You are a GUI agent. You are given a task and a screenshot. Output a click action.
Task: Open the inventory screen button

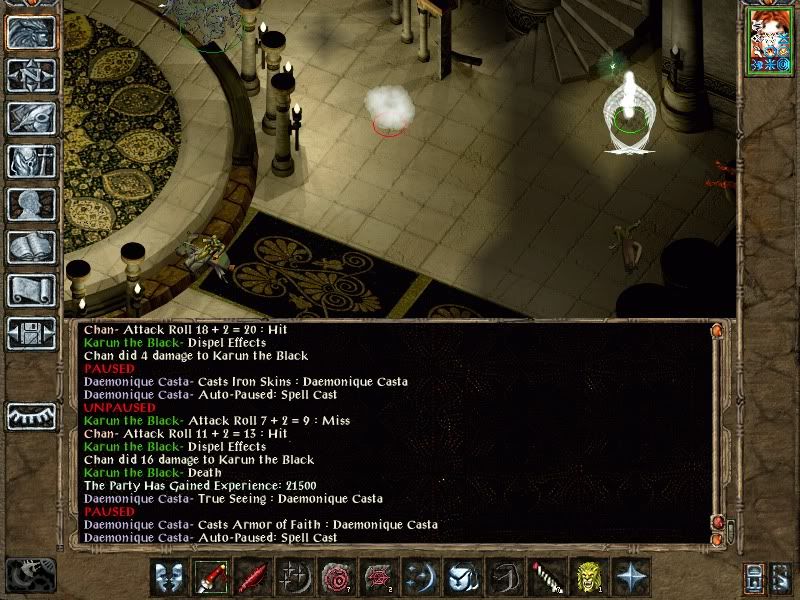[31, 161]
